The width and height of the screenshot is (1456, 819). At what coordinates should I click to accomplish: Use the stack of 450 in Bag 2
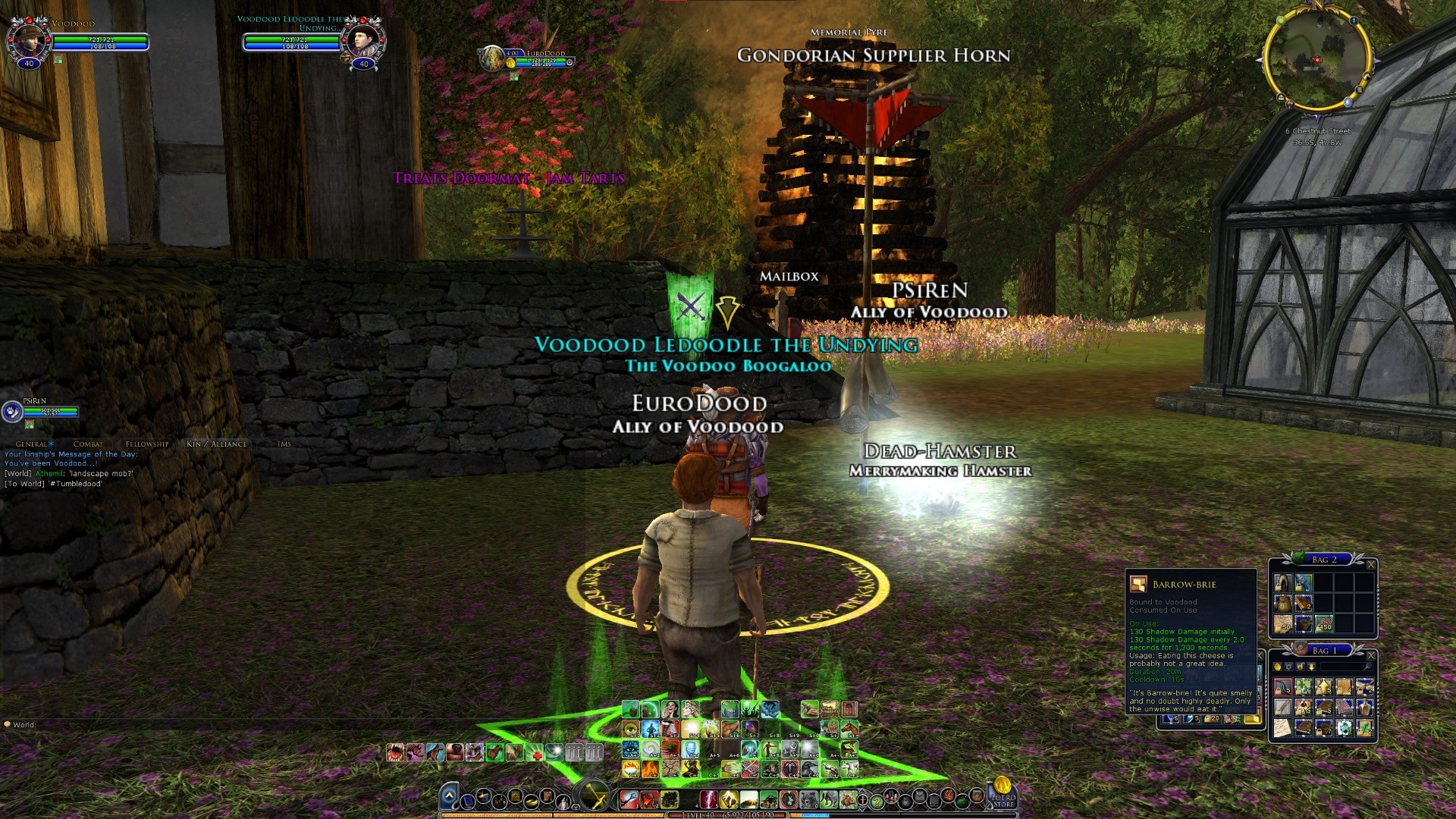1324,624
